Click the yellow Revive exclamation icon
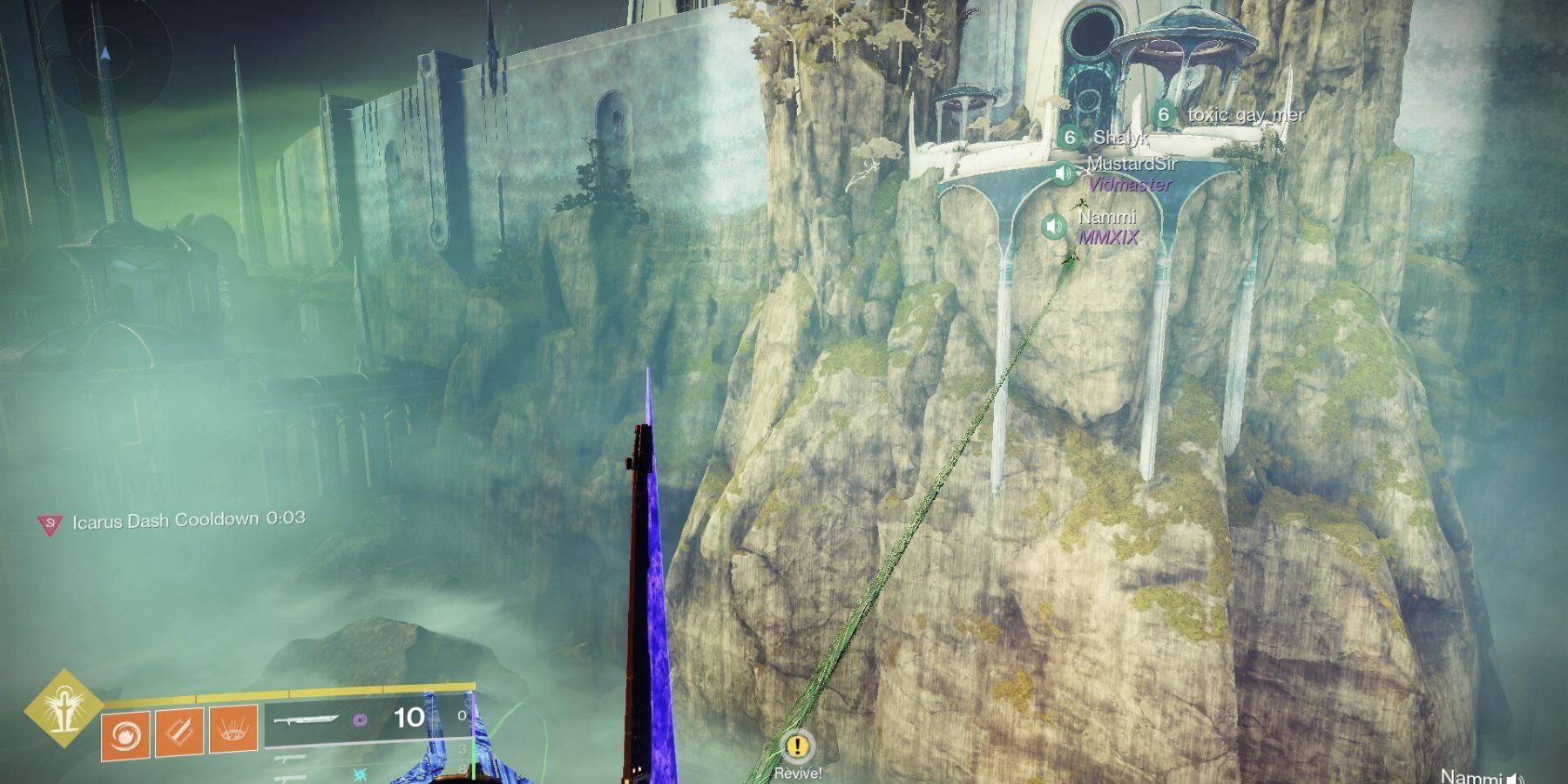 [796, 747]
